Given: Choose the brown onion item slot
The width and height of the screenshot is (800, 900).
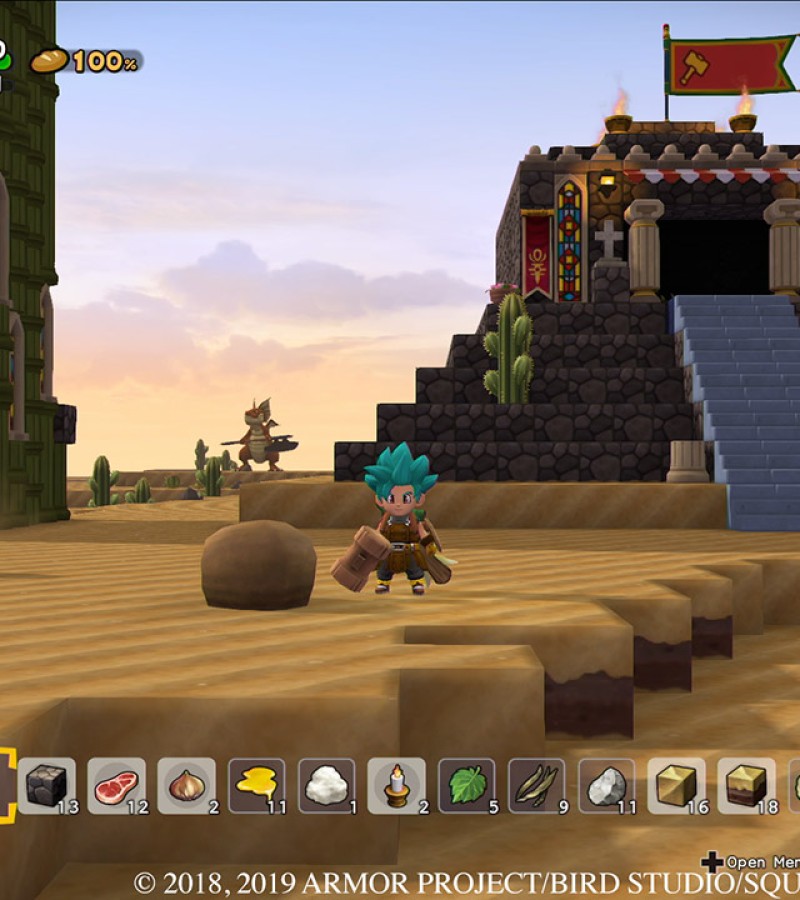Looking at the screenshot, I should point(186,786).
